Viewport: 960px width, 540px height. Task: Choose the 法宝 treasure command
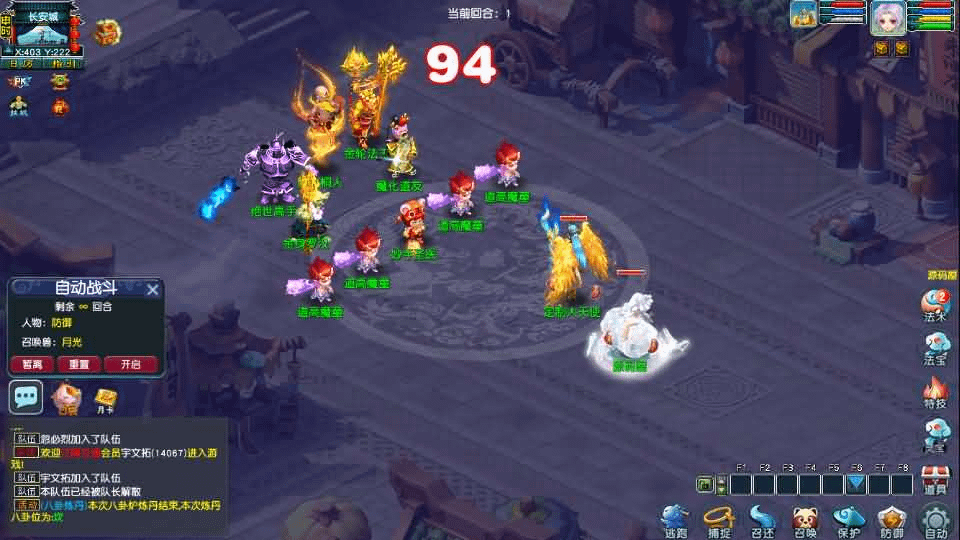coord(935,347)
